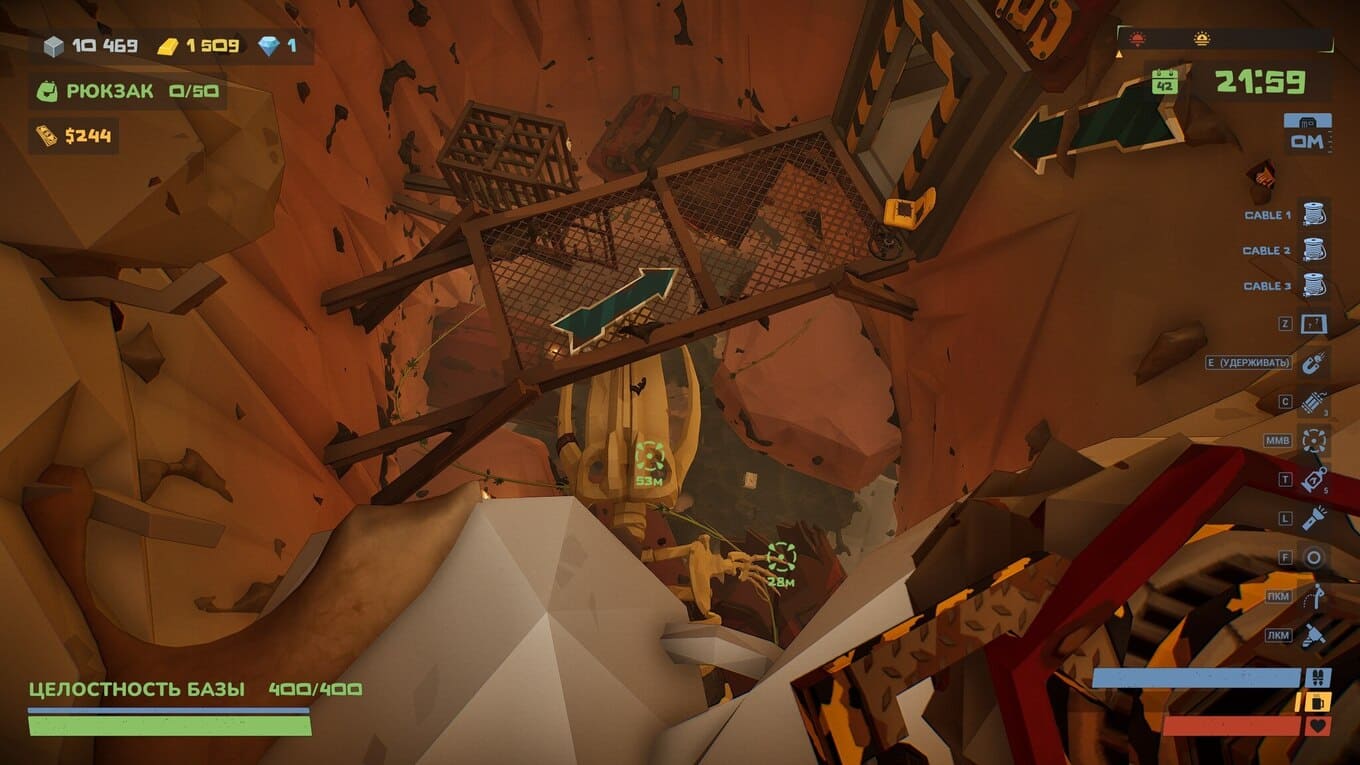Choose the Cable 2 spool icon

(1313, 250)
